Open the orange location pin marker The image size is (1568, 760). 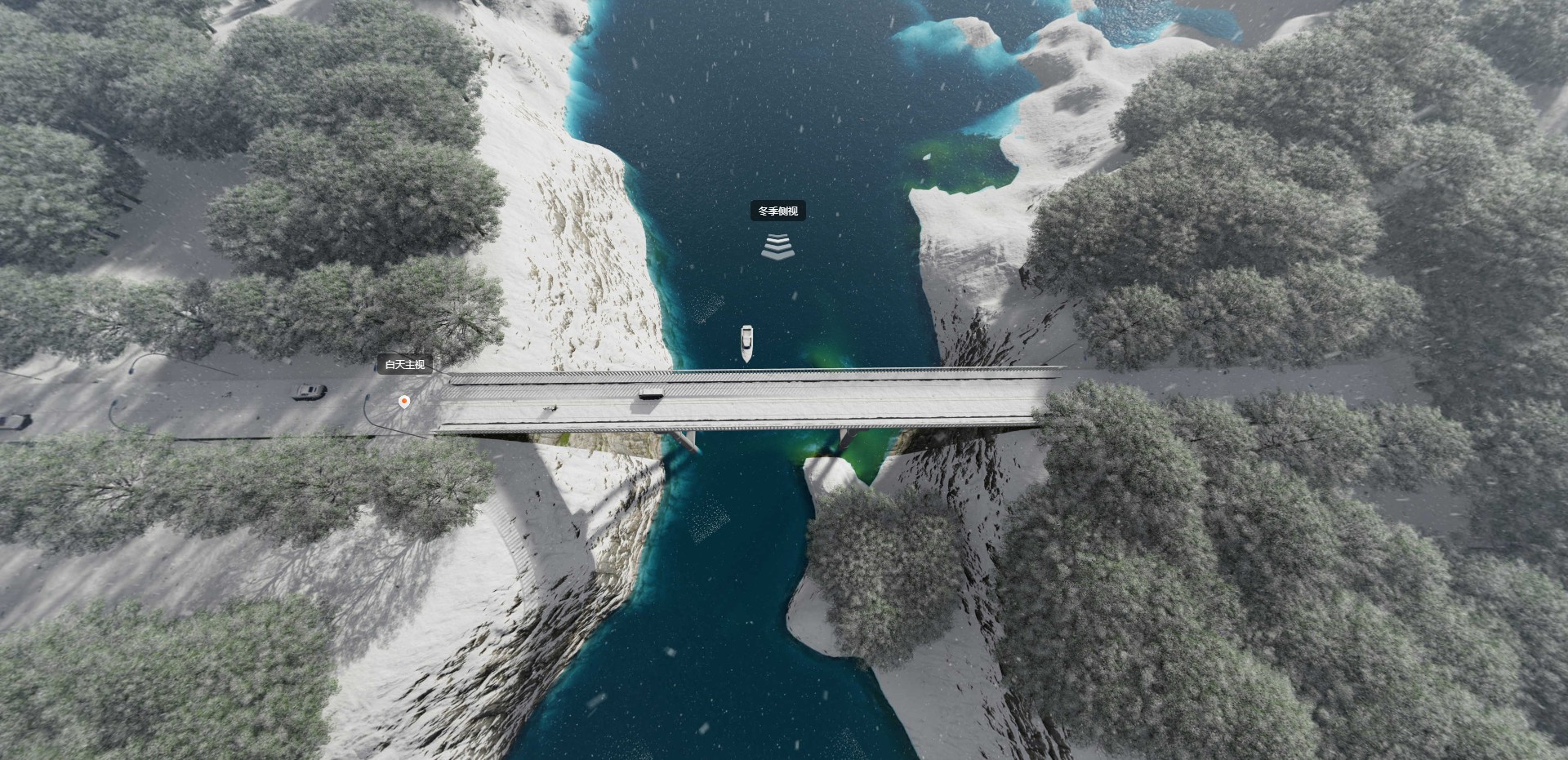403,401
